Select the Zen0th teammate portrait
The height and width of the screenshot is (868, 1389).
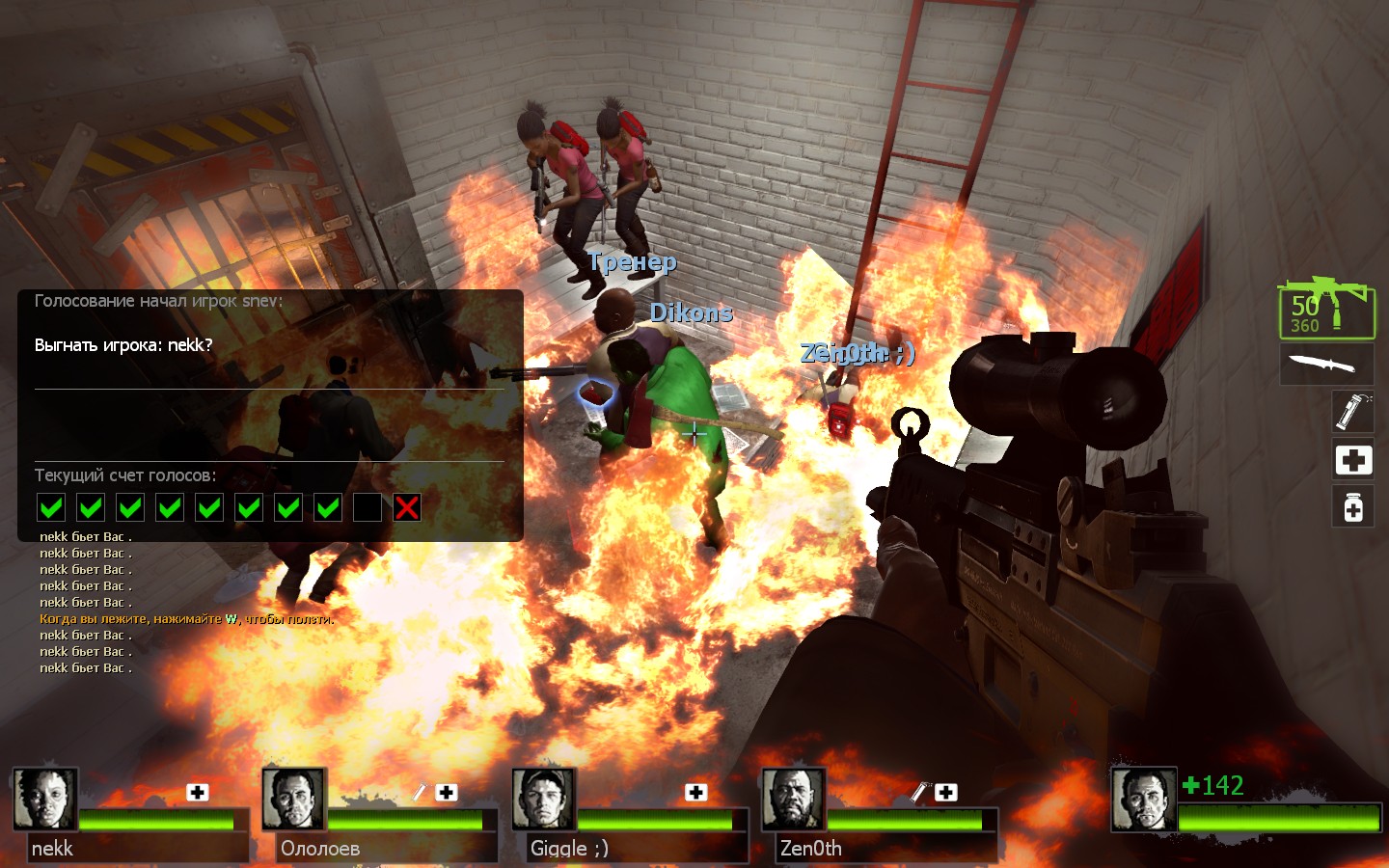pos(793,799)
